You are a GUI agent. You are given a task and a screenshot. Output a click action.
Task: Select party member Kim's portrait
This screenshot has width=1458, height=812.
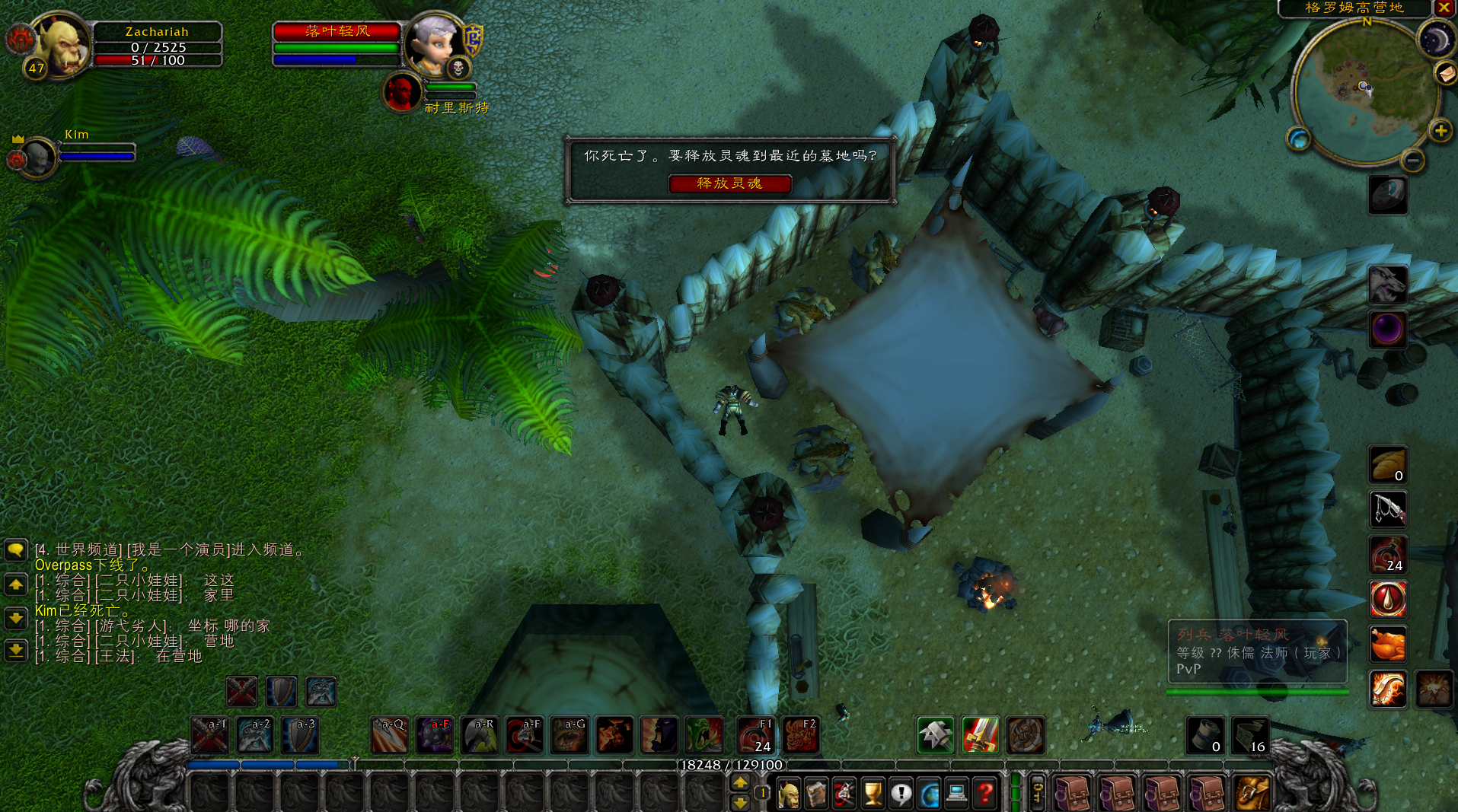point(38,157)
